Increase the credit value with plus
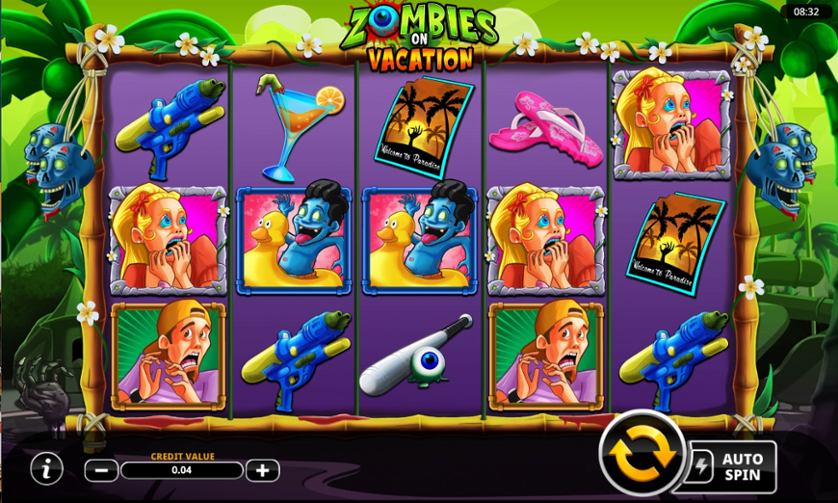838x503 pixels. (x=262, y=468)
